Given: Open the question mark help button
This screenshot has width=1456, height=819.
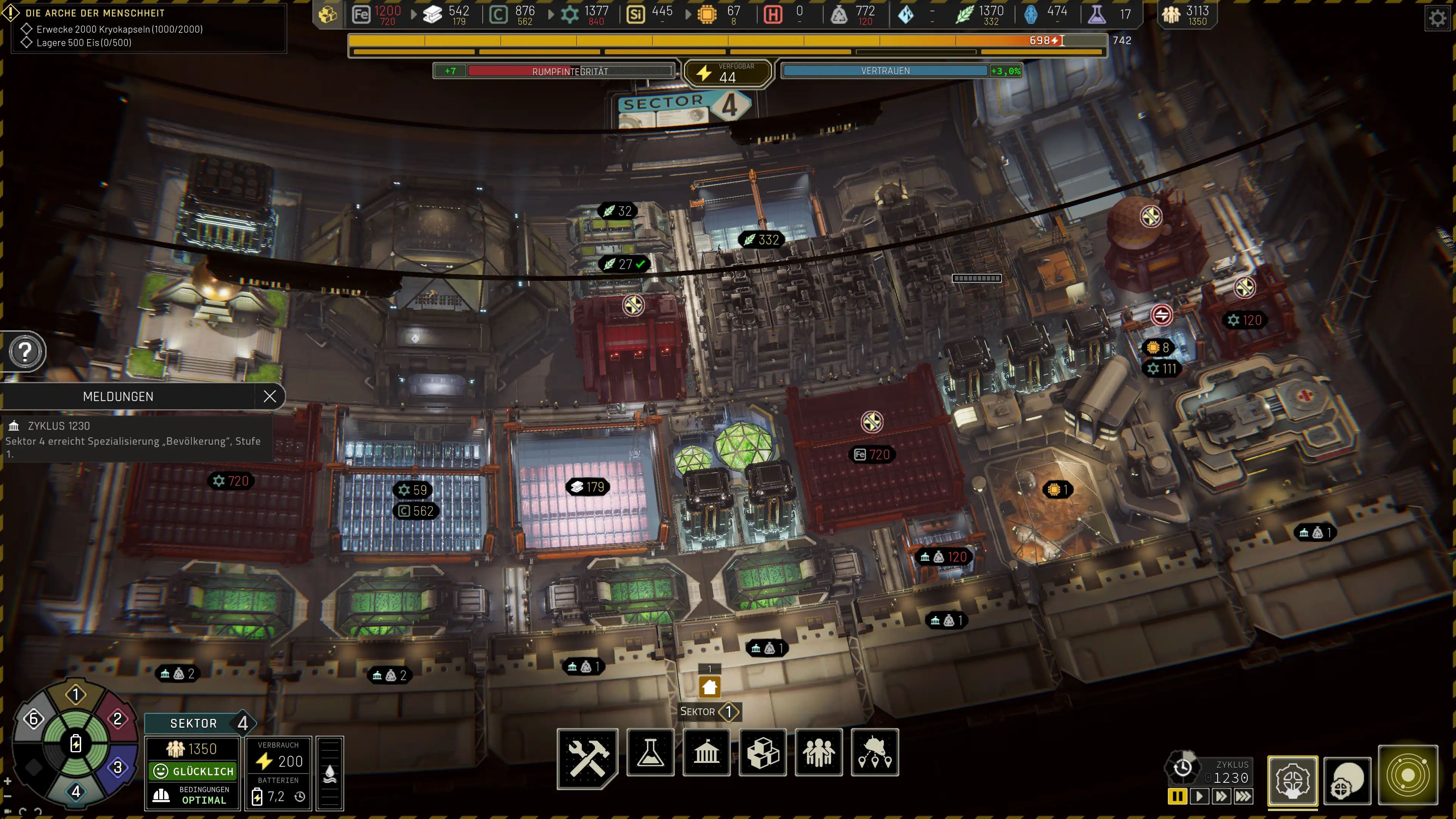Looking at the screenshot, I should tap(25, 351).
